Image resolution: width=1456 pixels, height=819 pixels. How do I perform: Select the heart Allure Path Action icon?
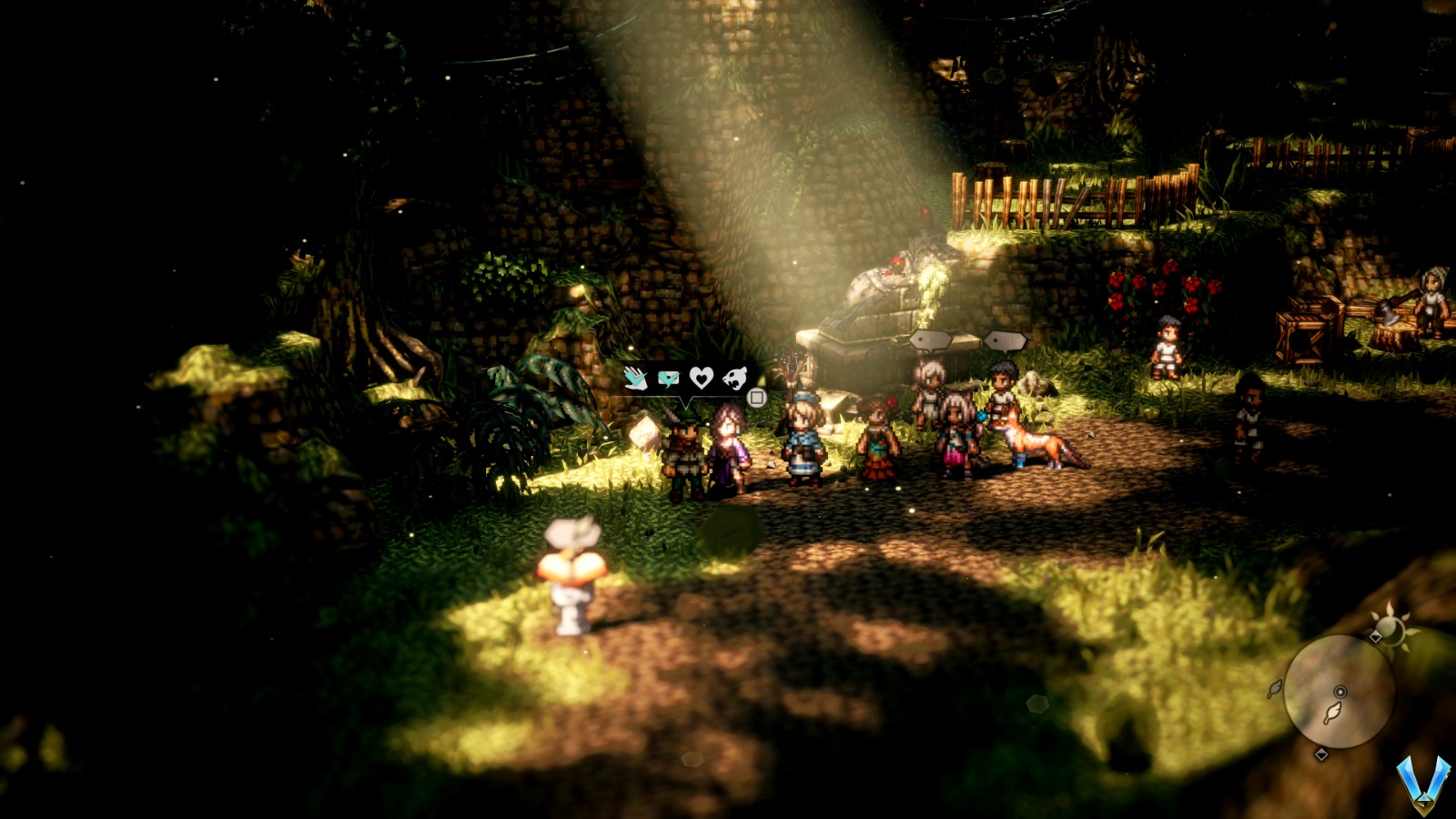[701, 378]
